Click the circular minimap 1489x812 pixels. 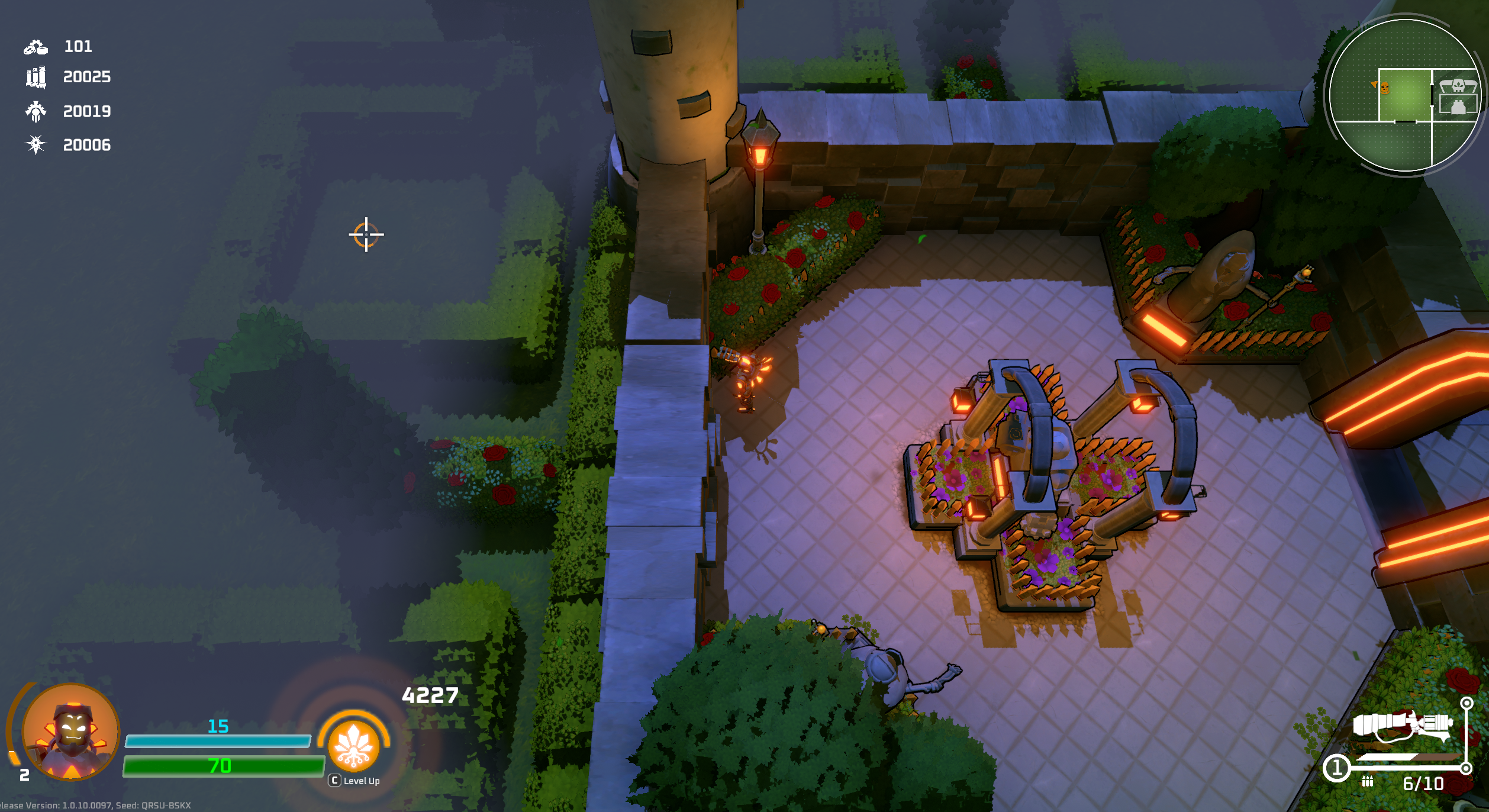coord(1404,95)
